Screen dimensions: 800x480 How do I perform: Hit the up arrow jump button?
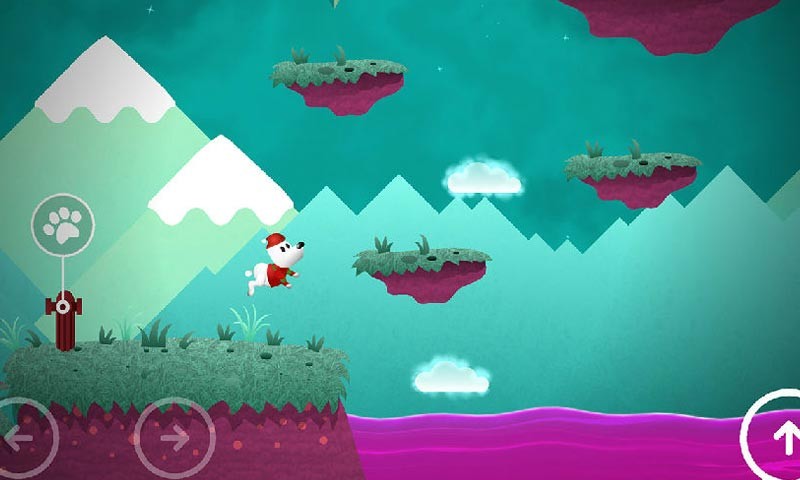782,435
